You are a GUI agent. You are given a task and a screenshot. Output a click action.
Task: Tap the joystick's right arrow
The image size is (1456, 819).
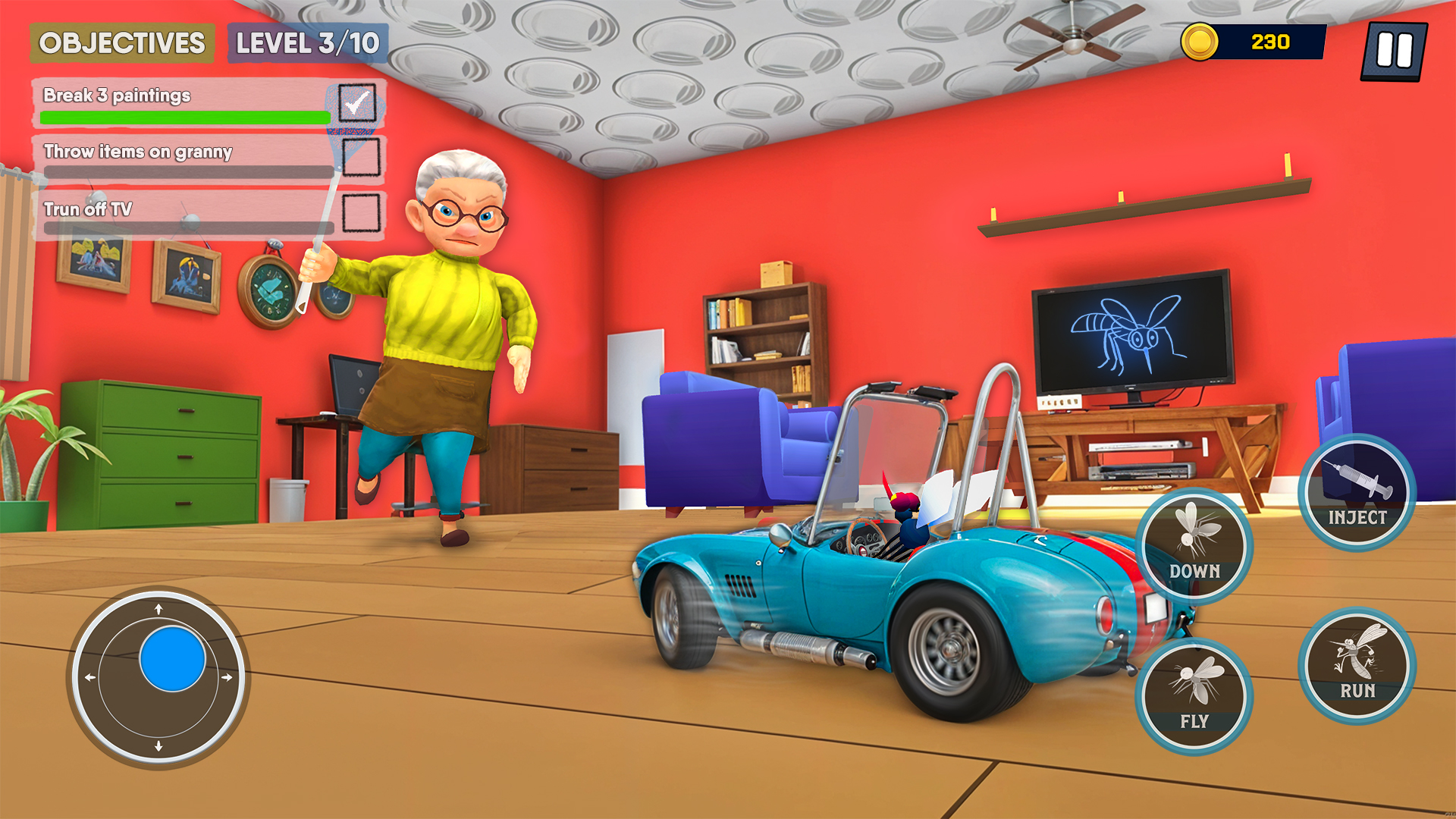(227, 677)
